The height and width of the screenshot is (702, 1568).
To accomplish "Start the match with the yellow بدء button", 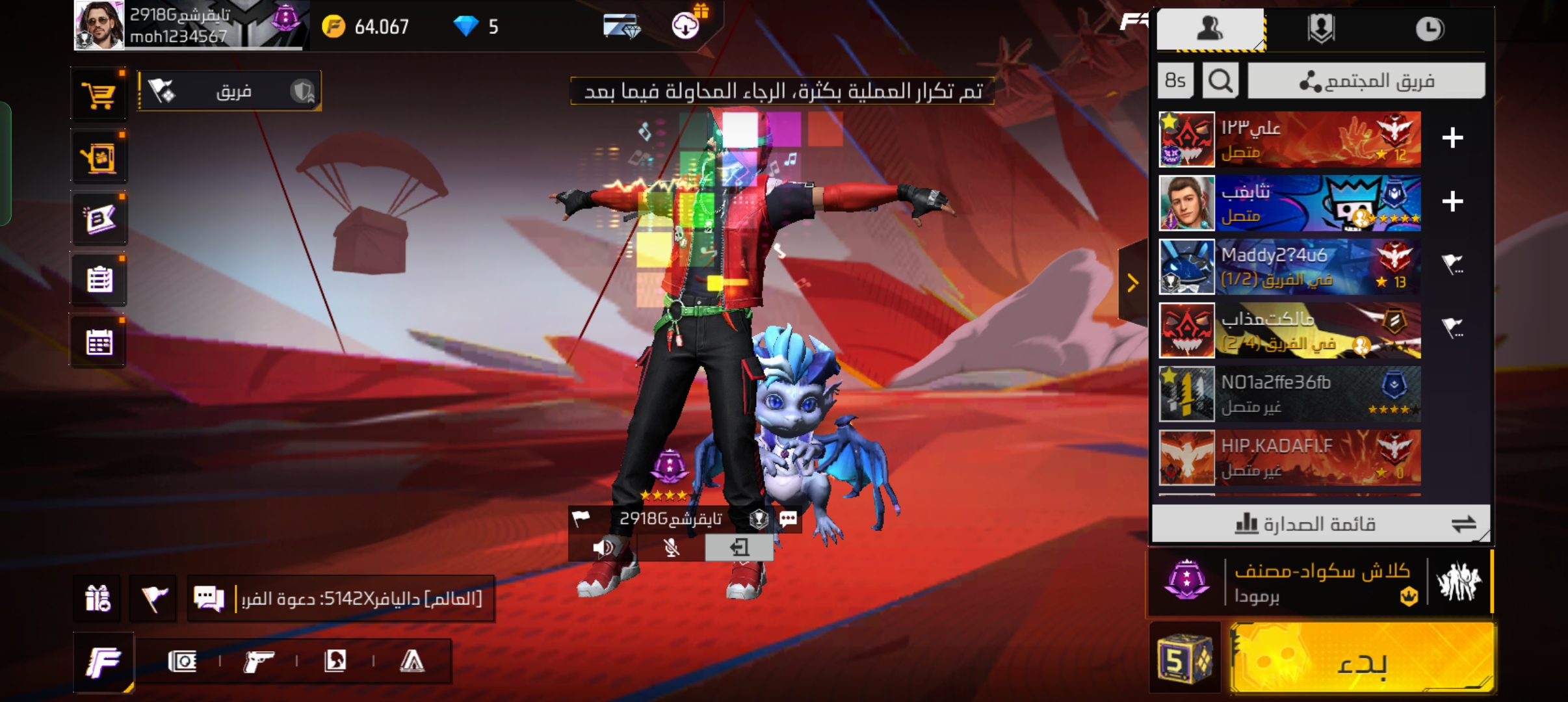I will (x=1363, y=659).
